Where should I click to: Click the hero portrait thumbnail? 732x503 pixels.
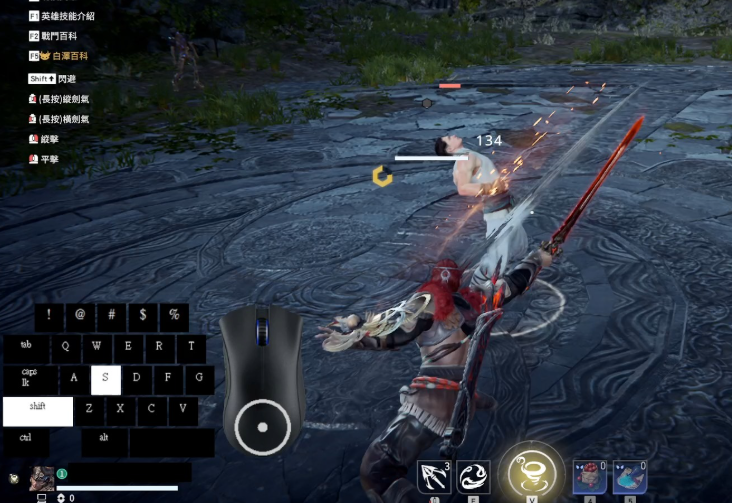(42, 478)
